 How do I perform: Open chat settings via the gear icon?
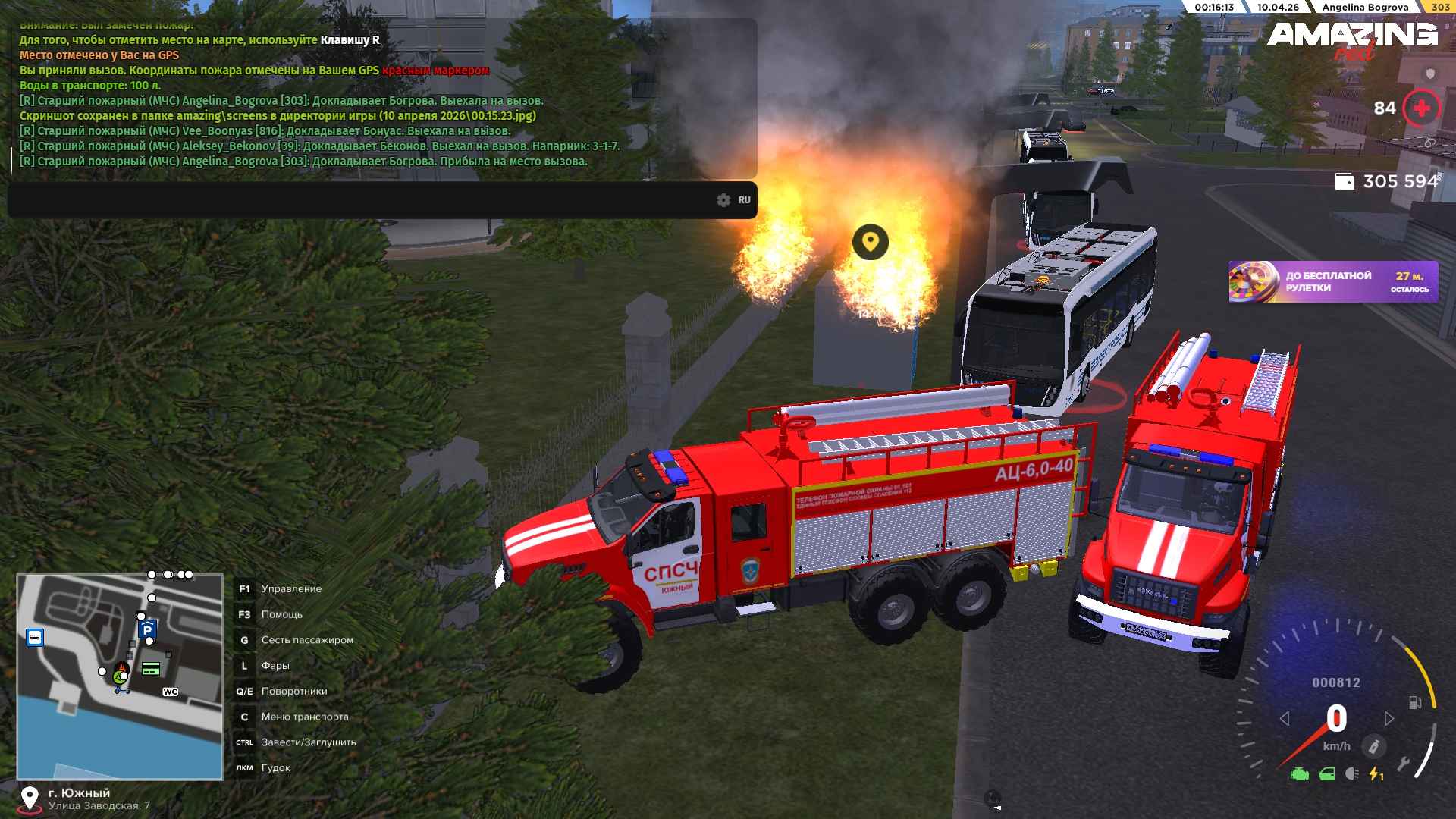coord(723,200)
